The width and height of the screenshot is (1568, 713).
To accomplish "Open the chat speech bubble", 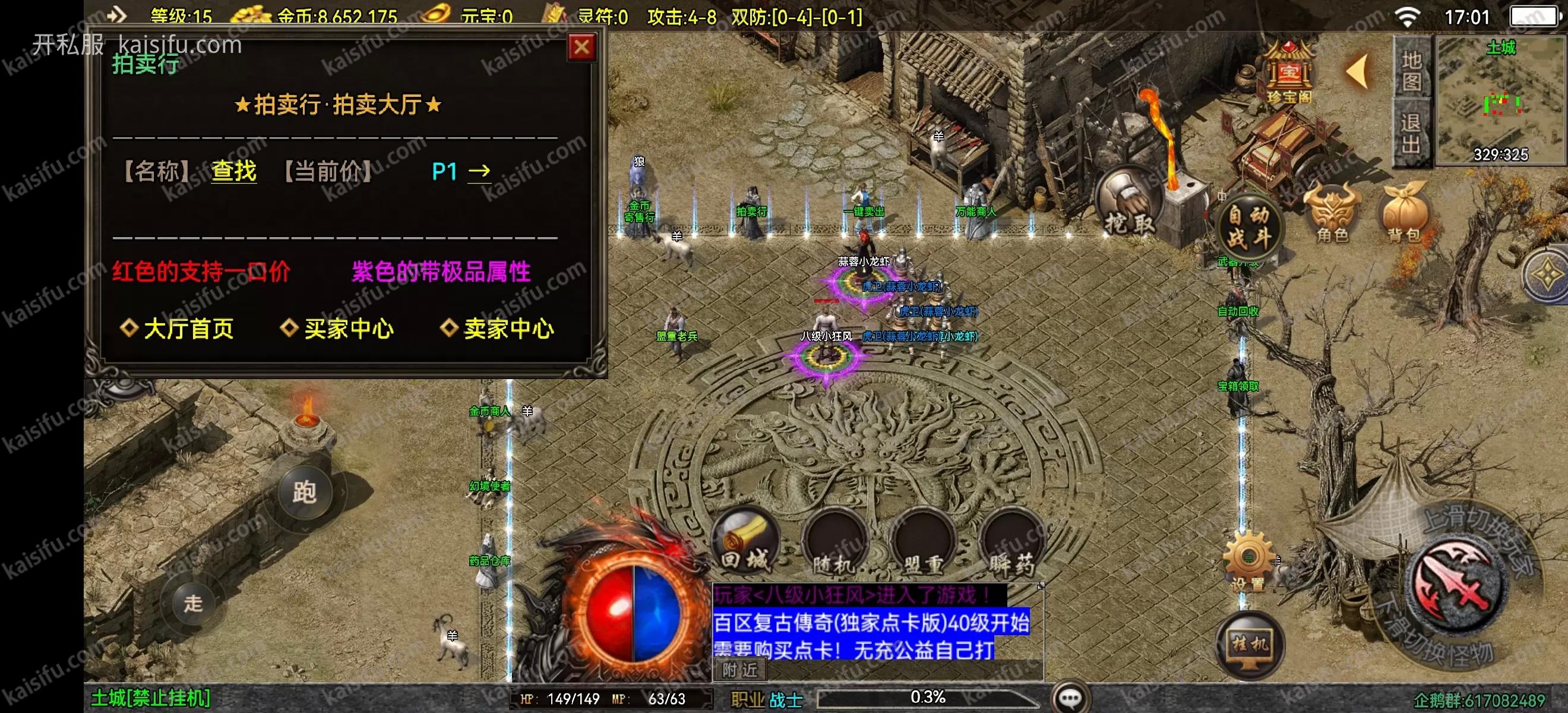I will tap(1071, 698).
